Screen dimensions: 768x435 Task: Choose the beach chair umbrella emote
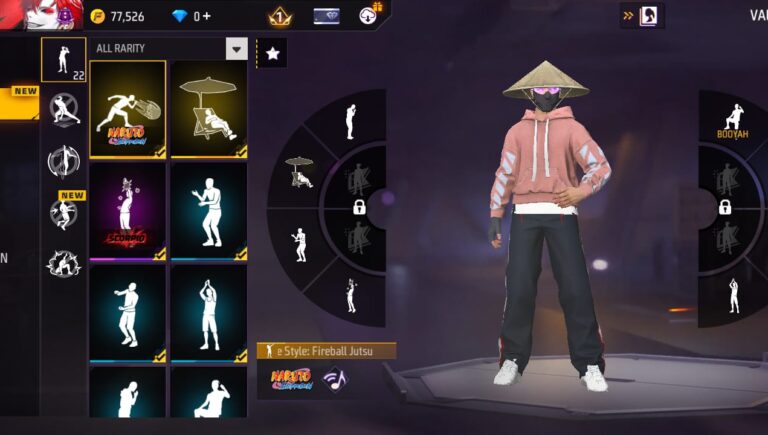tap(209, 108)
